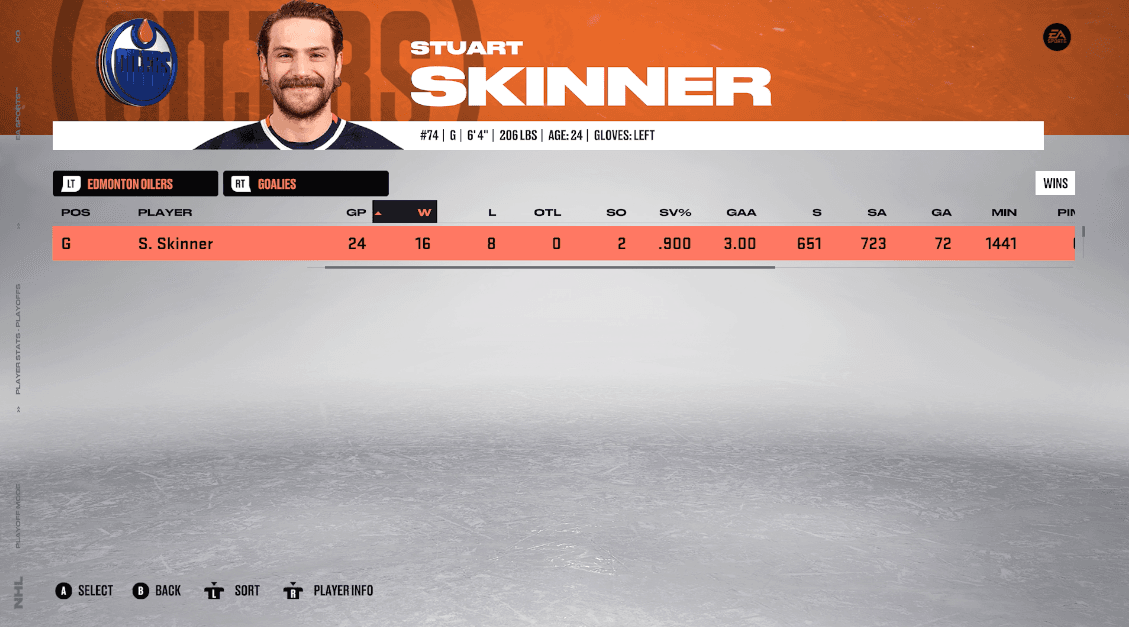Click the Back option
The image size is (1129, 627).
coord(157,591)
